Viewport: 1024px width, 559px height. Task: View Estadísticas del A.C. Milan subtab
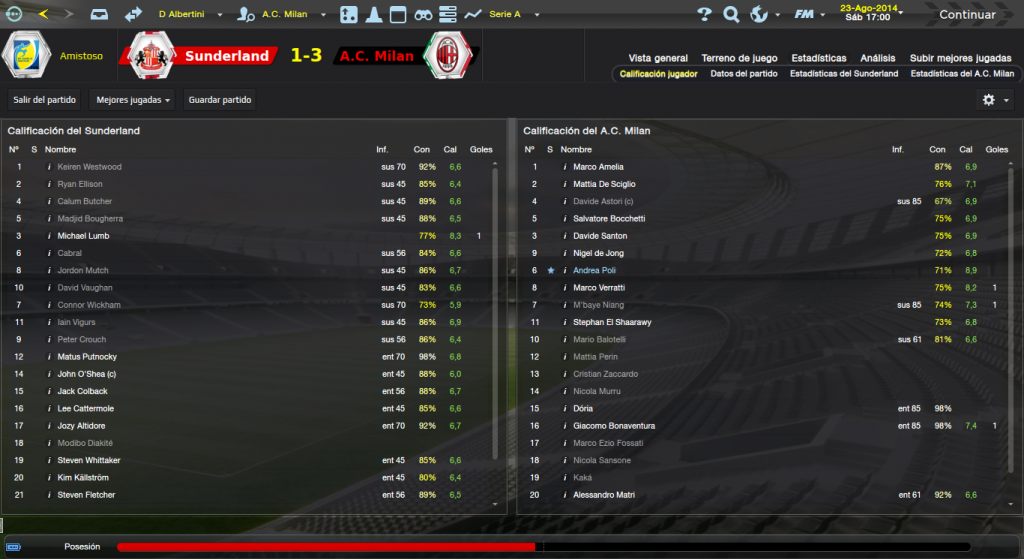[x=962, y=74]
